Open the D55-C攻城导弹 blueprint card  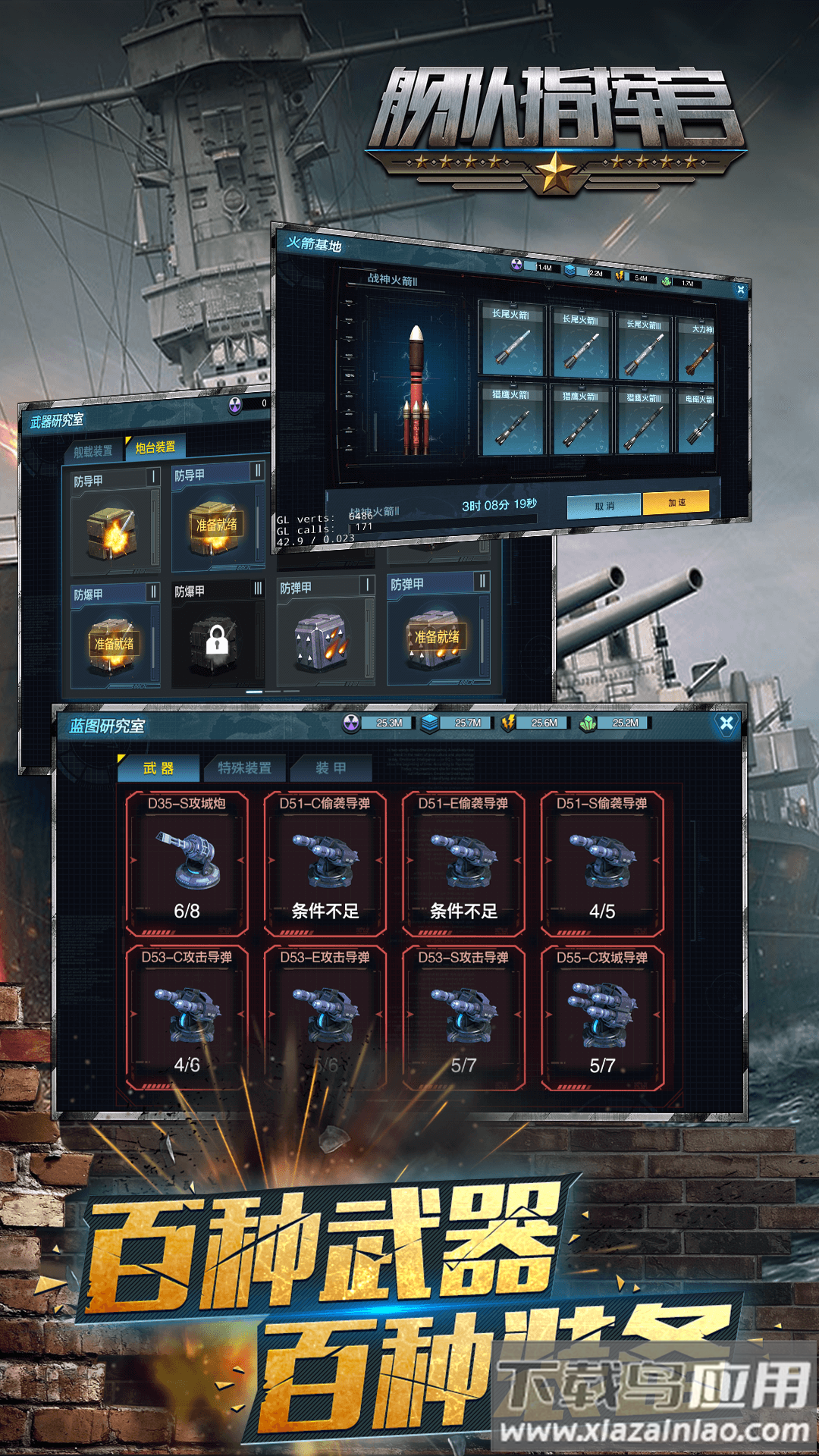(602, 1018)
